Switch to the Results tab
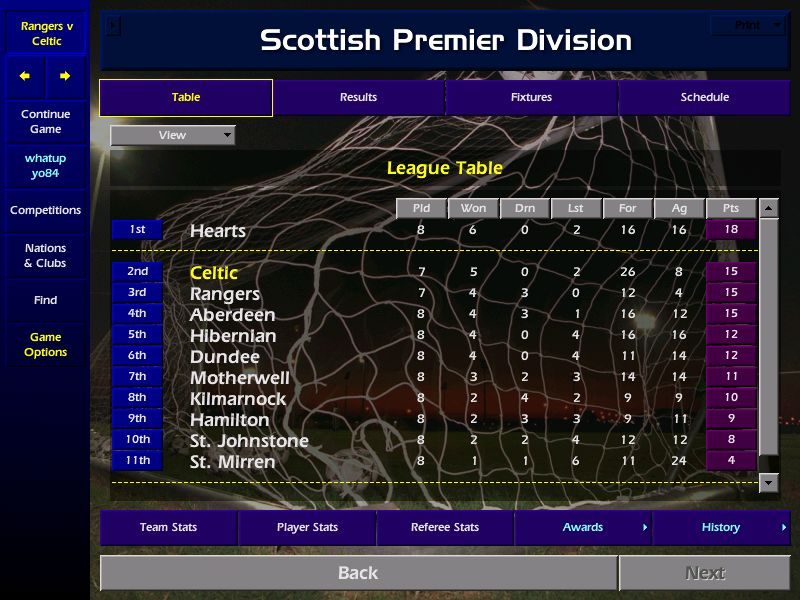The width and height of the screenshot is (800, 600). [358, 97]
